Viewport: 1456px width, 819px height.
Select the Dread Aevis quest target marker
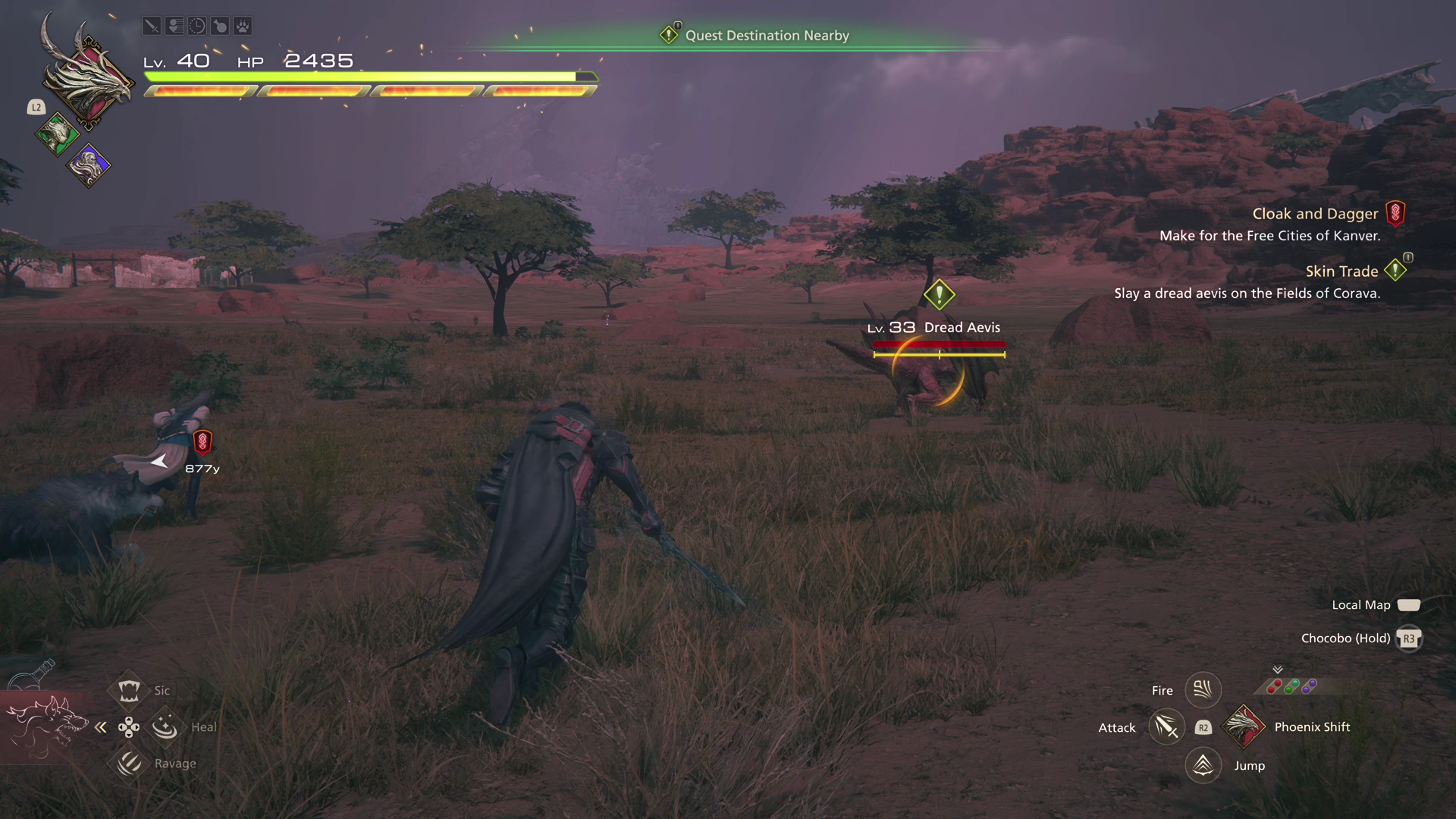[x=939, y=295]
